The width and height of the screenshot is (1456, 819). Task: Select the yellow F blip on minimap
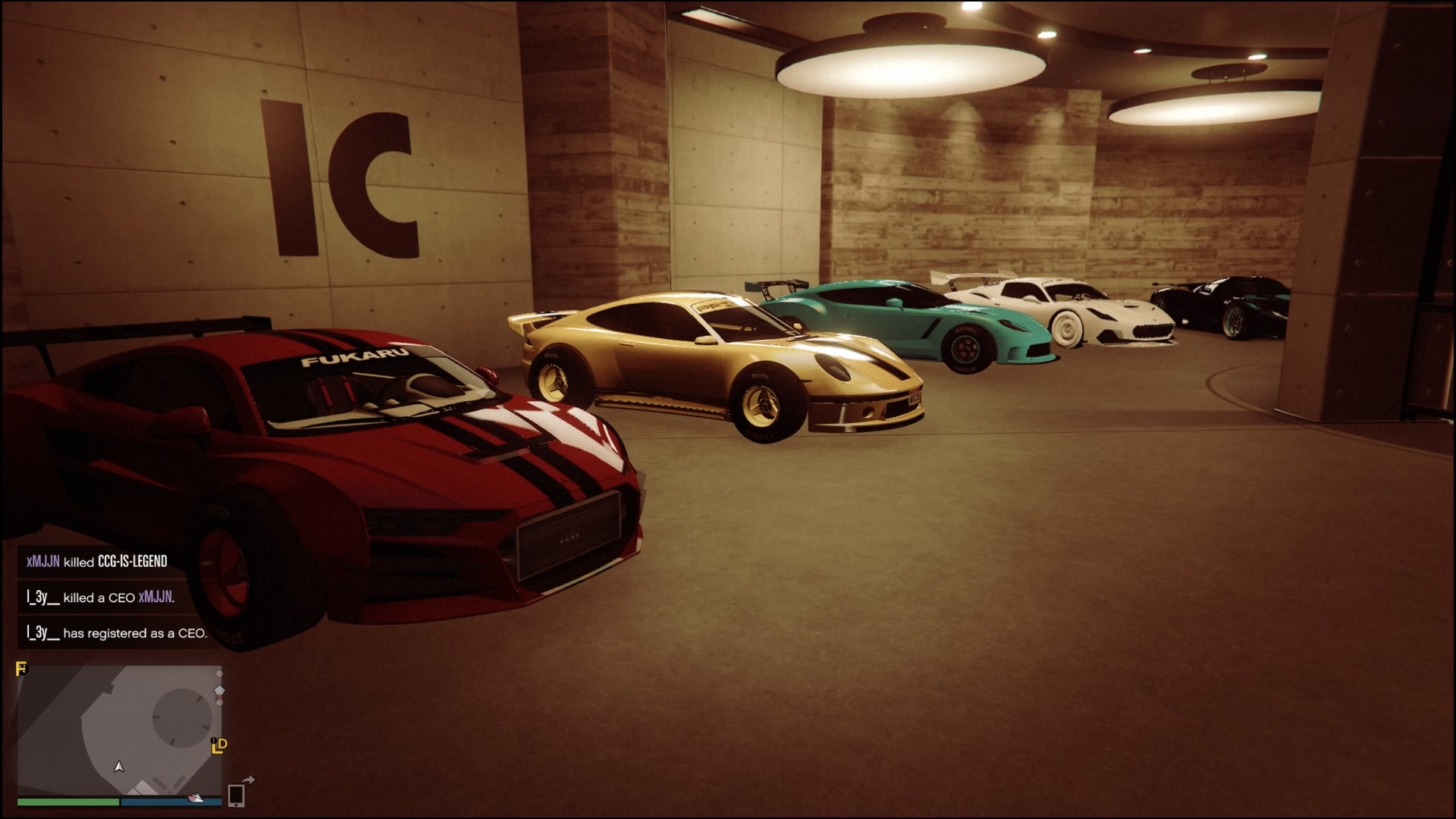coord(22,669)
